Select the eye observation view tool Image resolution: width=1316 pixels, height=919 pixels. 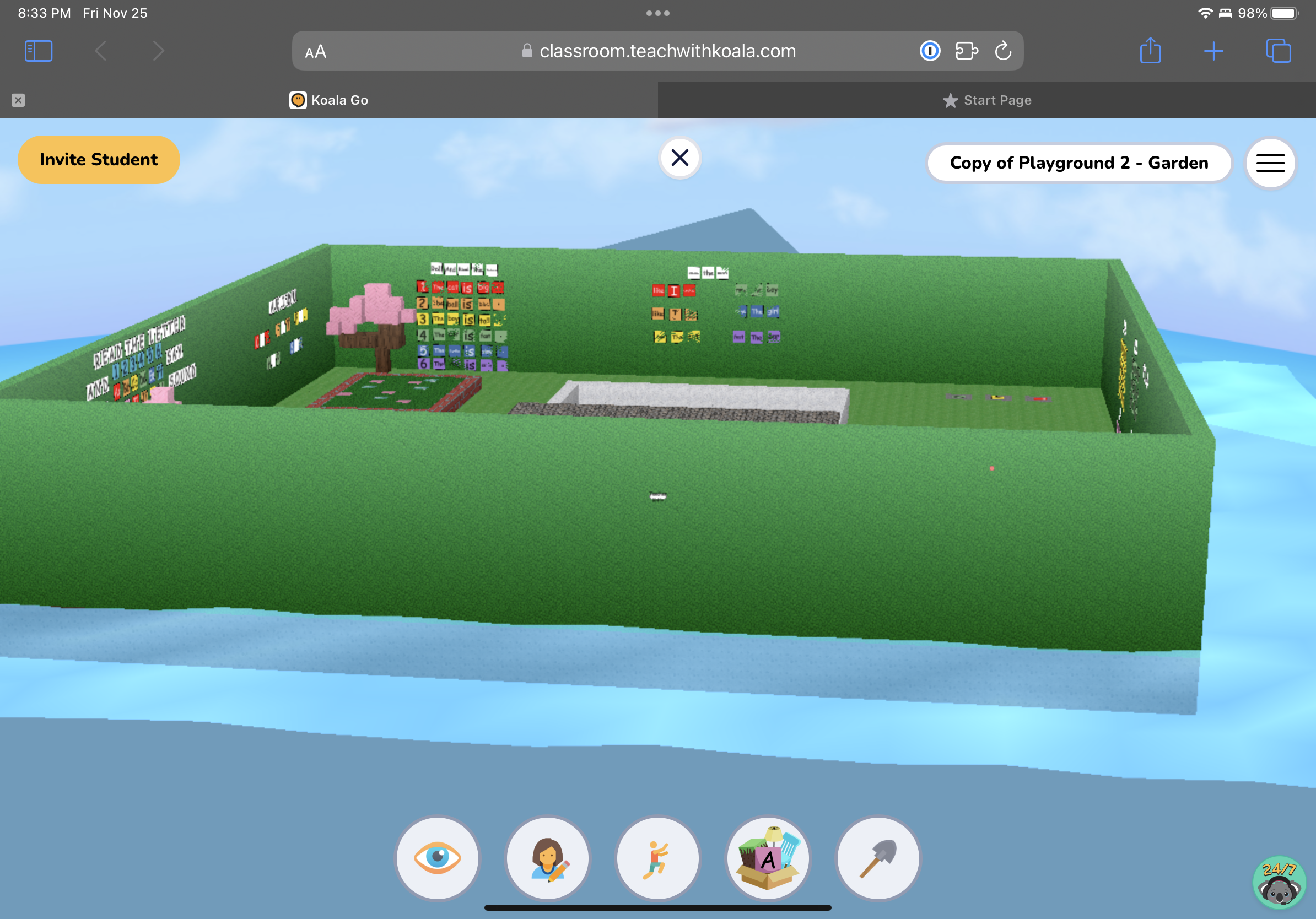438,858
